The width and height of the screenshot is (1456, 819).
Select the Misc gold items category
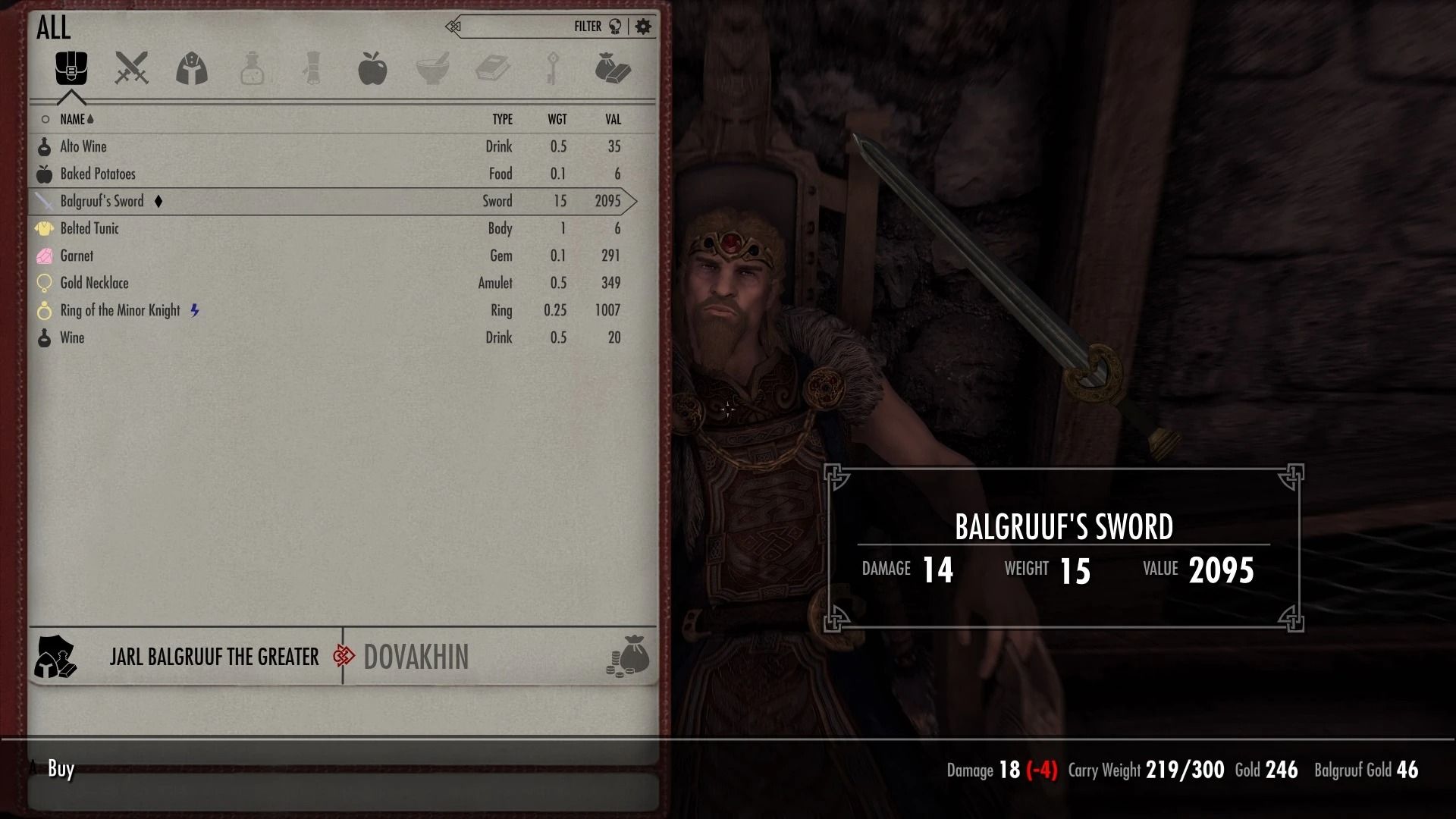(x=614, y=68)
